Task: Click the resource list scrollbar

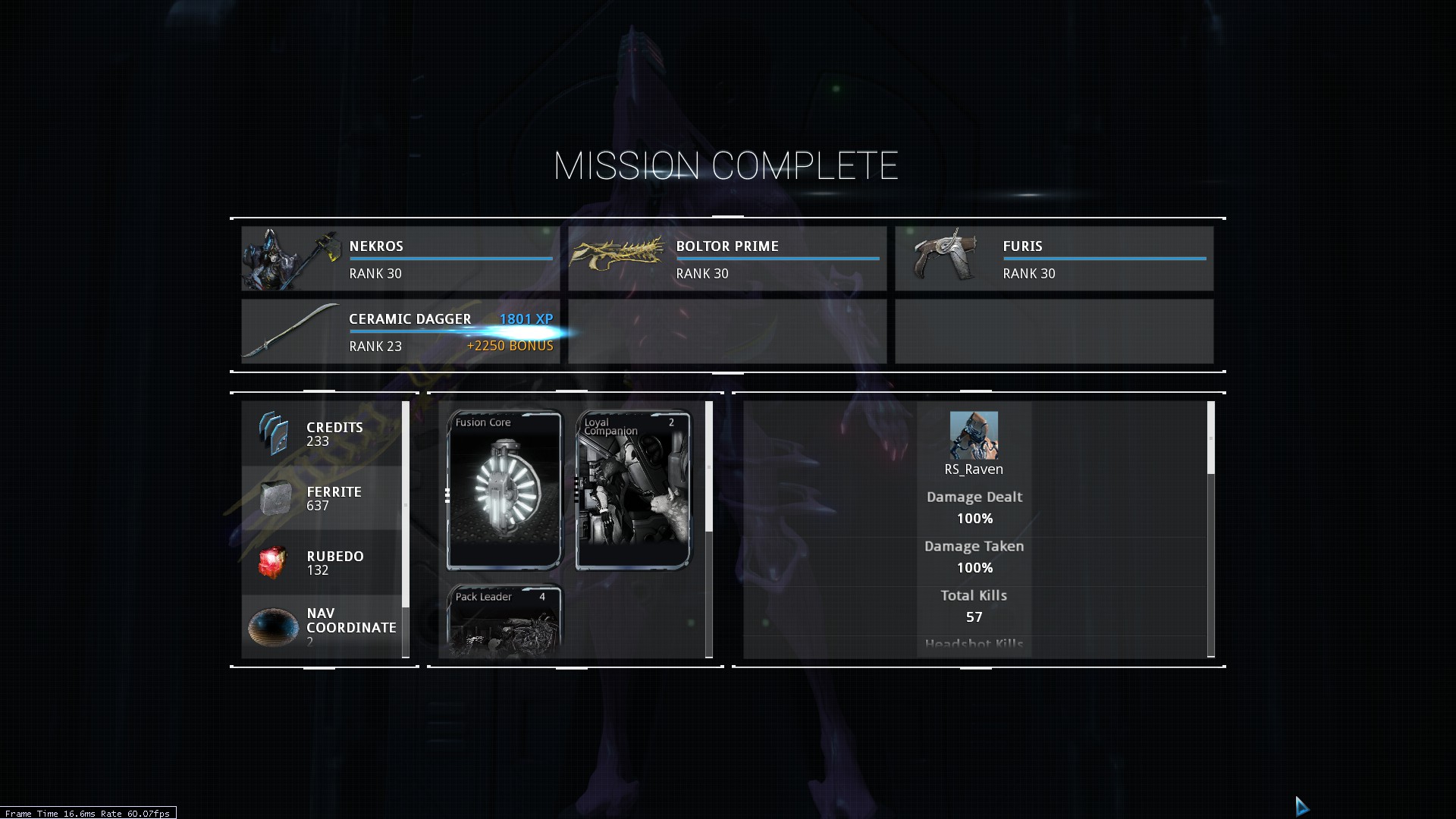Action: pos(406,504)
